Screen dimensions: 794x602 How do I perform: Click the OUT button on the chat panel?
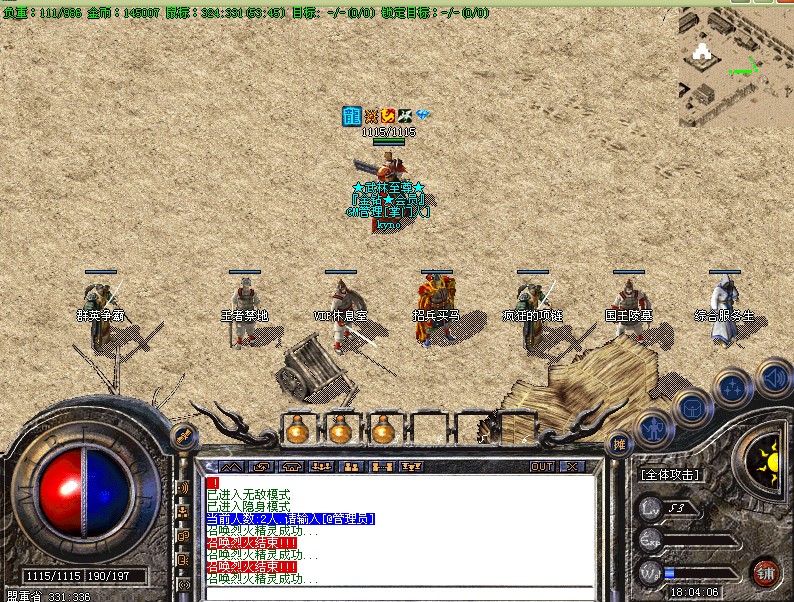coord(542,466)
